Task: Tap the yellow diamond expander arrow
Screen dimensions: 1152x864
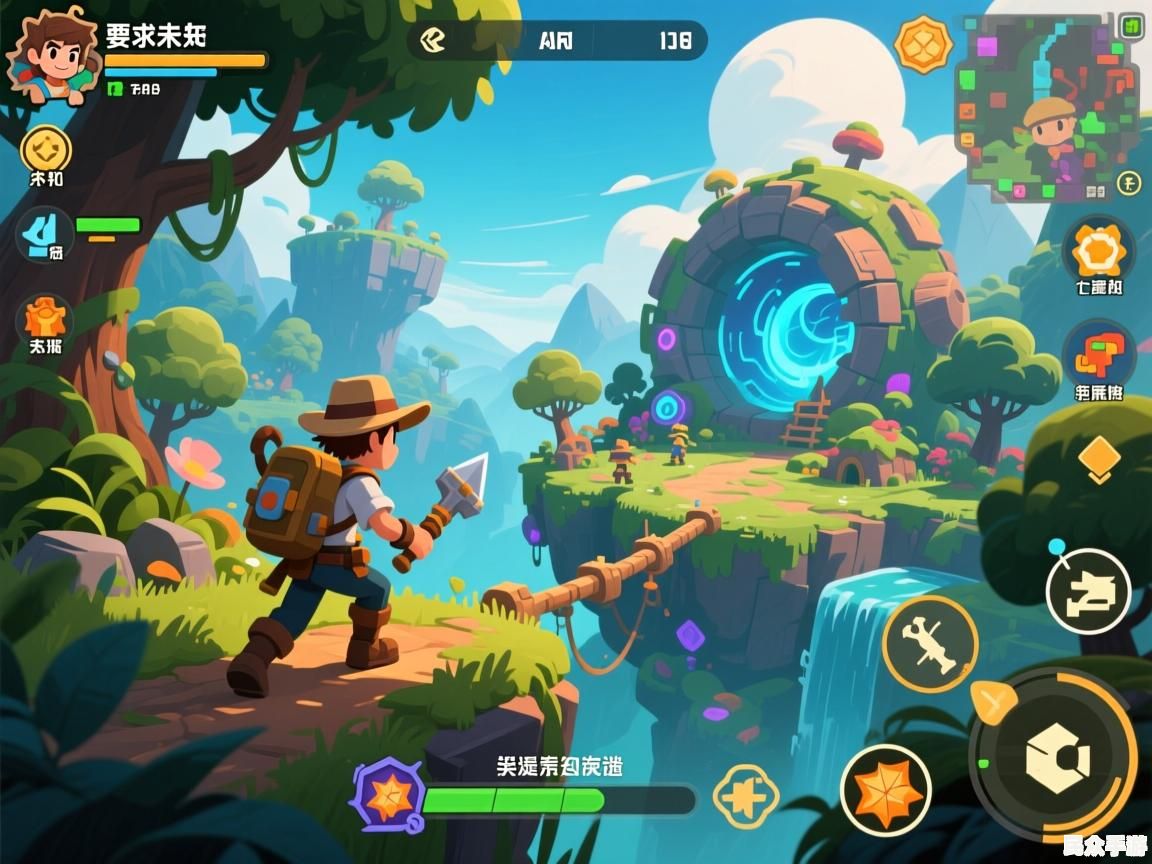Action: (1098, 456)
